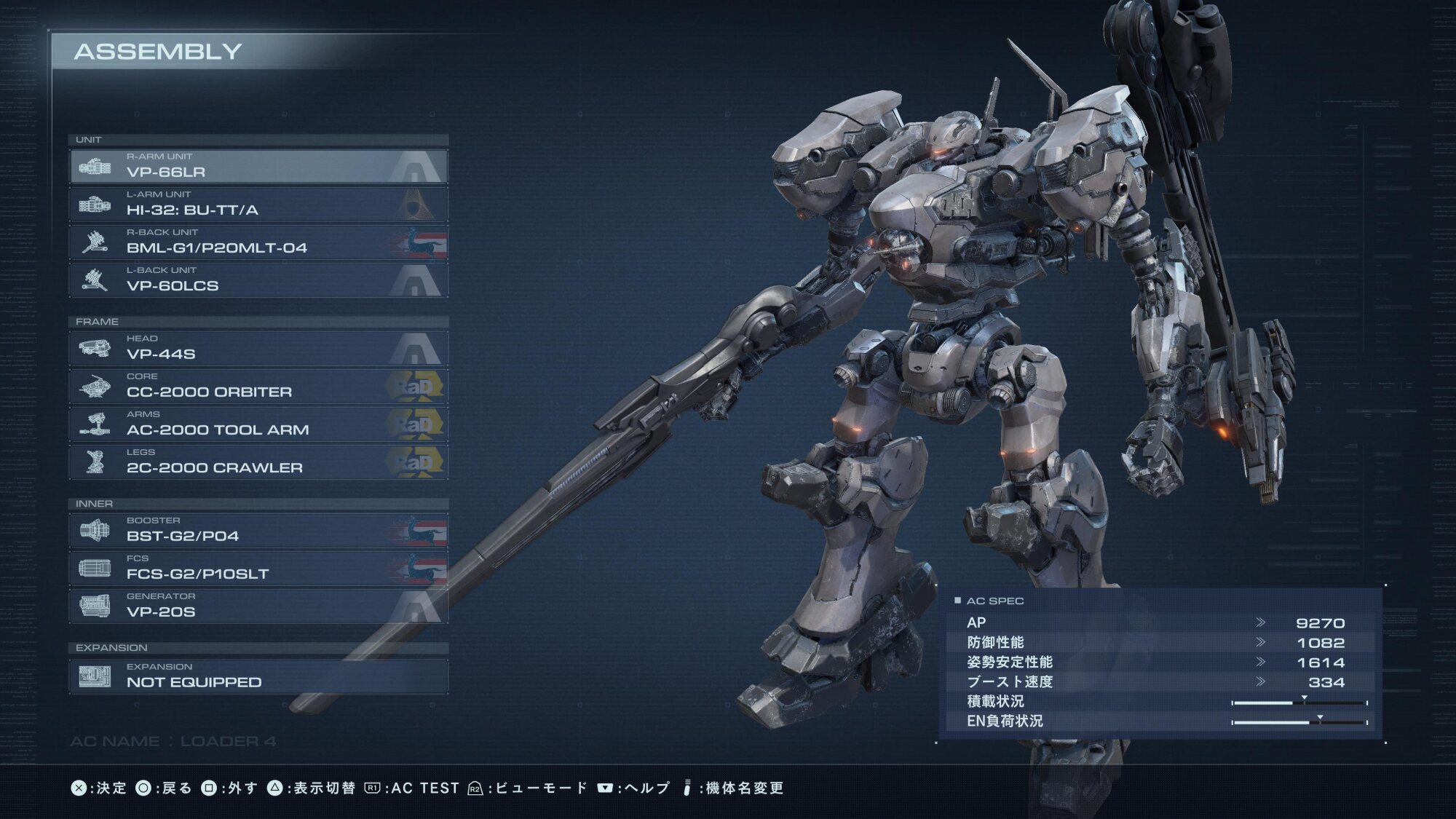The height and width of the screenshot is (819, 1456).
Task: Select the L-BACK UNIT VP-60LCS slot
Action: pyautogui.click(x=258, y=280)
